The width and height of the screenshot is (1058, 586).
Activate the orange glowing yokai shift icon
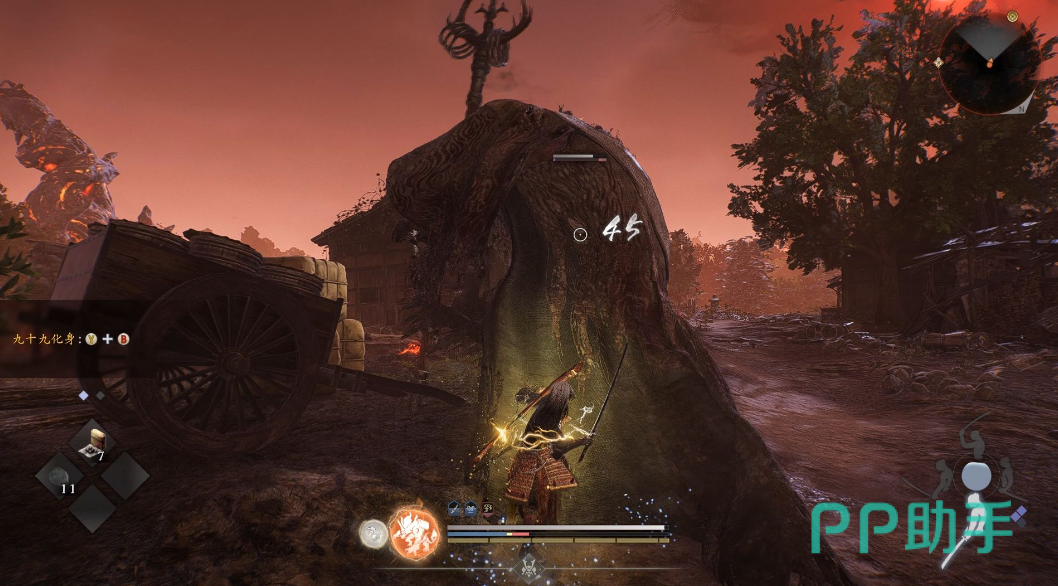tap(414, 531)
